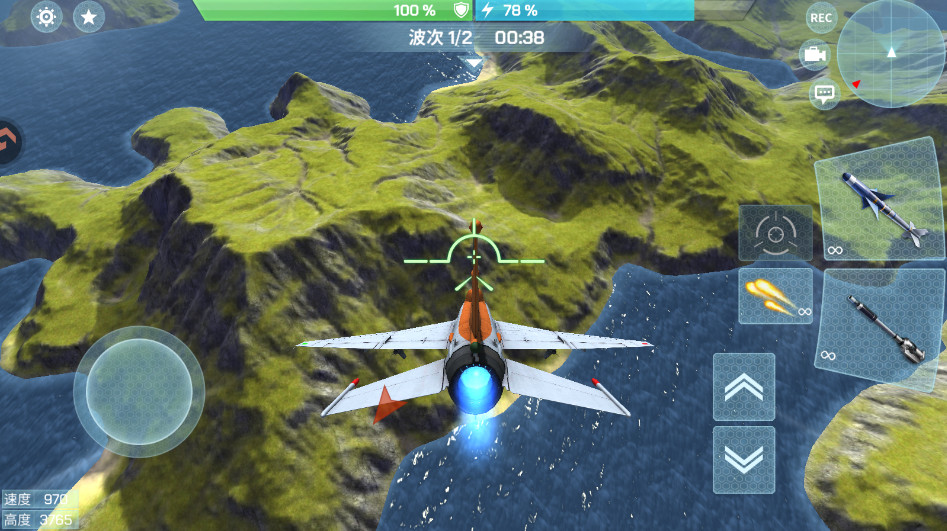Fire the flares countermeasure
Viewport: 947px width, 531px height.
pos(775,296)
